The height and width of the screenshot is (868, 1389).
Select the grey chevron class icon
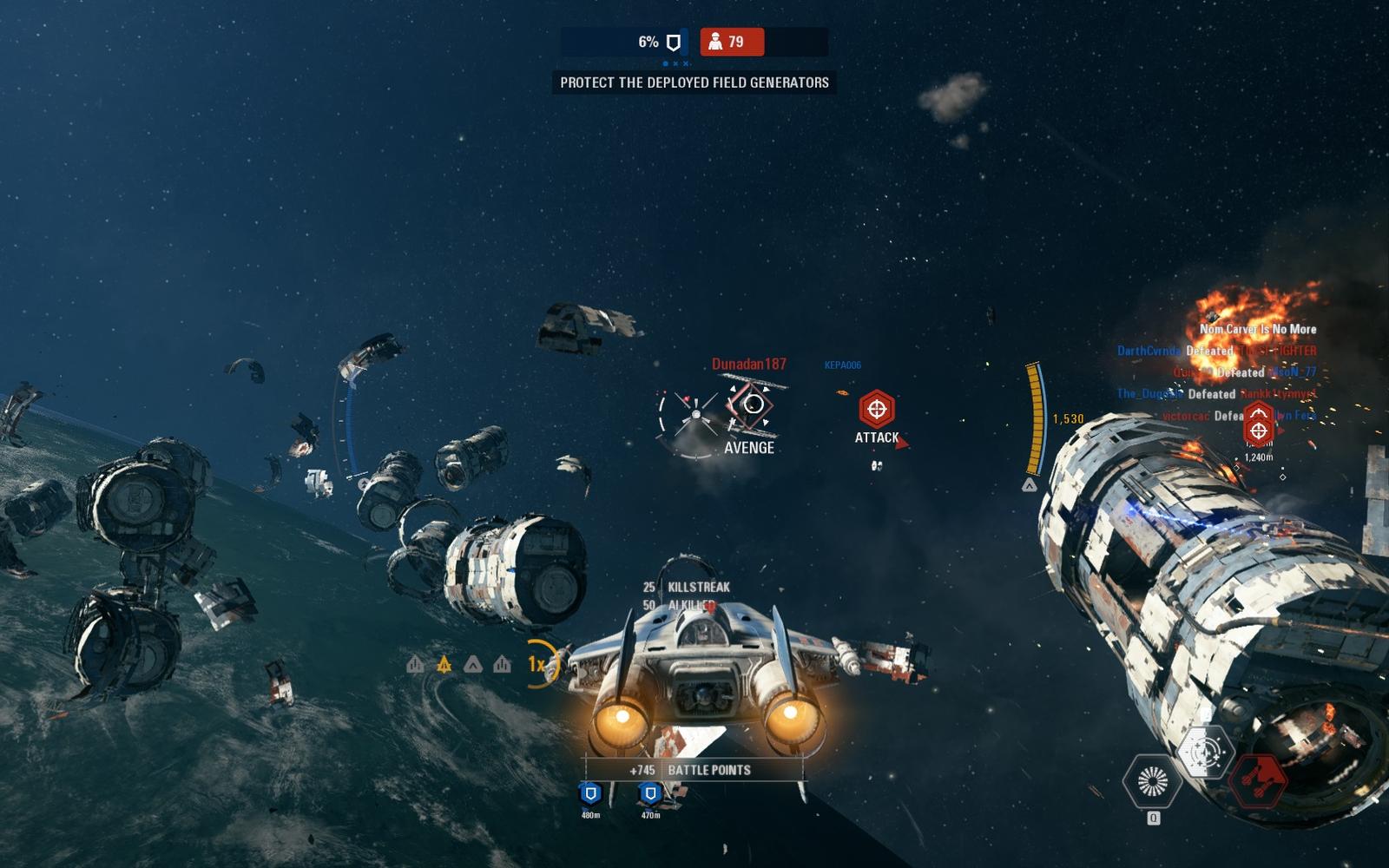472,665
